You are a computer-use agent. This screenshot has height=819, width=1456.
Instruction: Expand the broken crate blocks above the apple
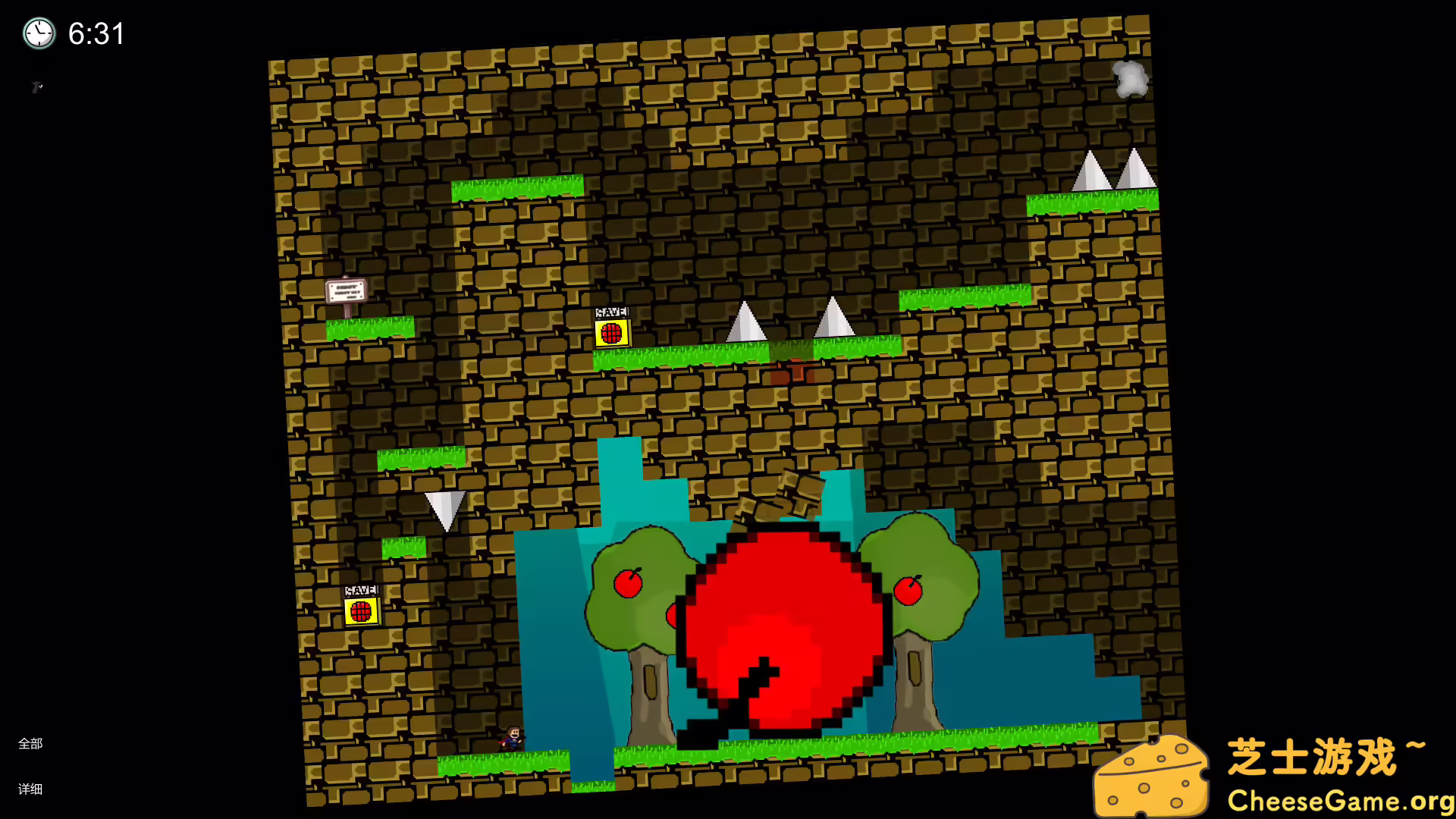781,493
